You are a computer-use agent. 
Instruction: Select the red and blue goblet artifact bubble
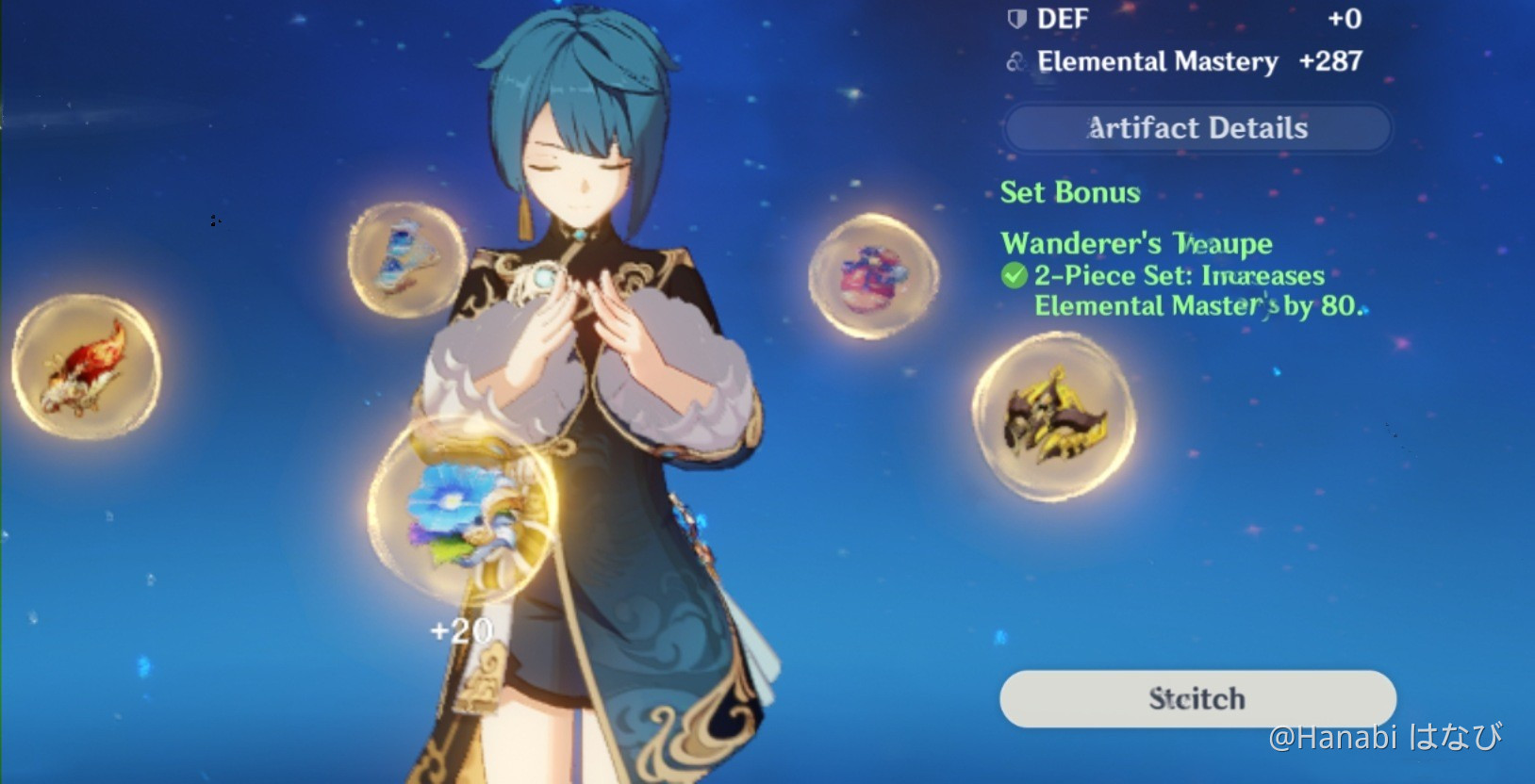[x=873, y=274]
